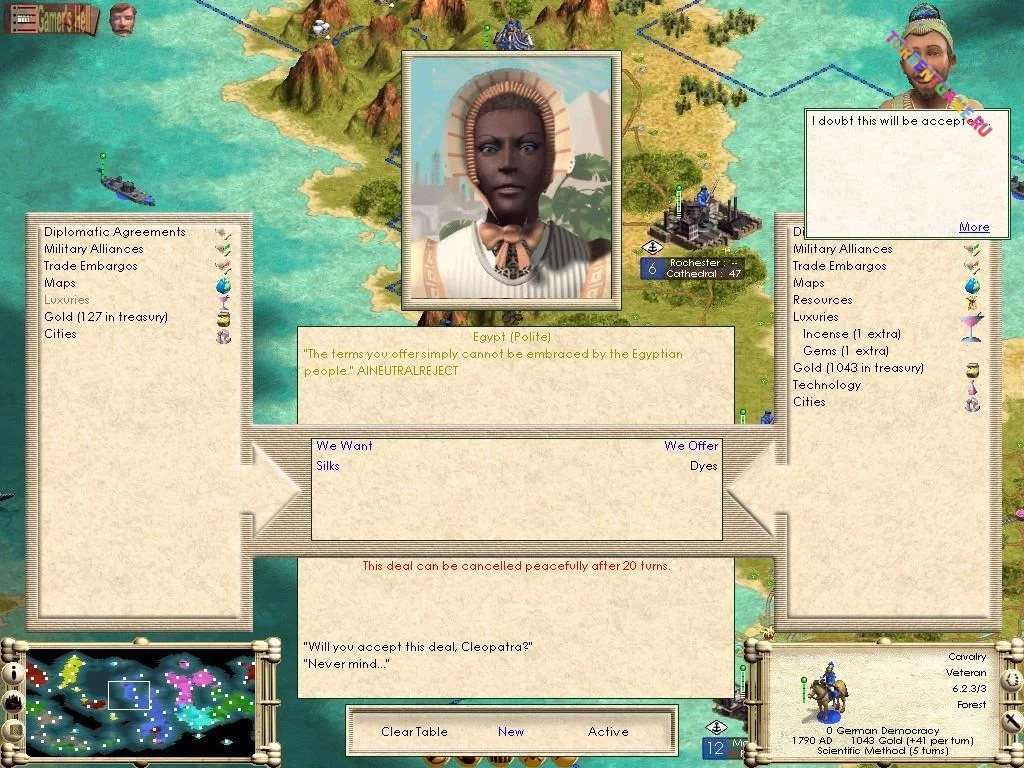Expand the Technology trade category
This screenshot has height=768, width=1024.
coord(826,385)
